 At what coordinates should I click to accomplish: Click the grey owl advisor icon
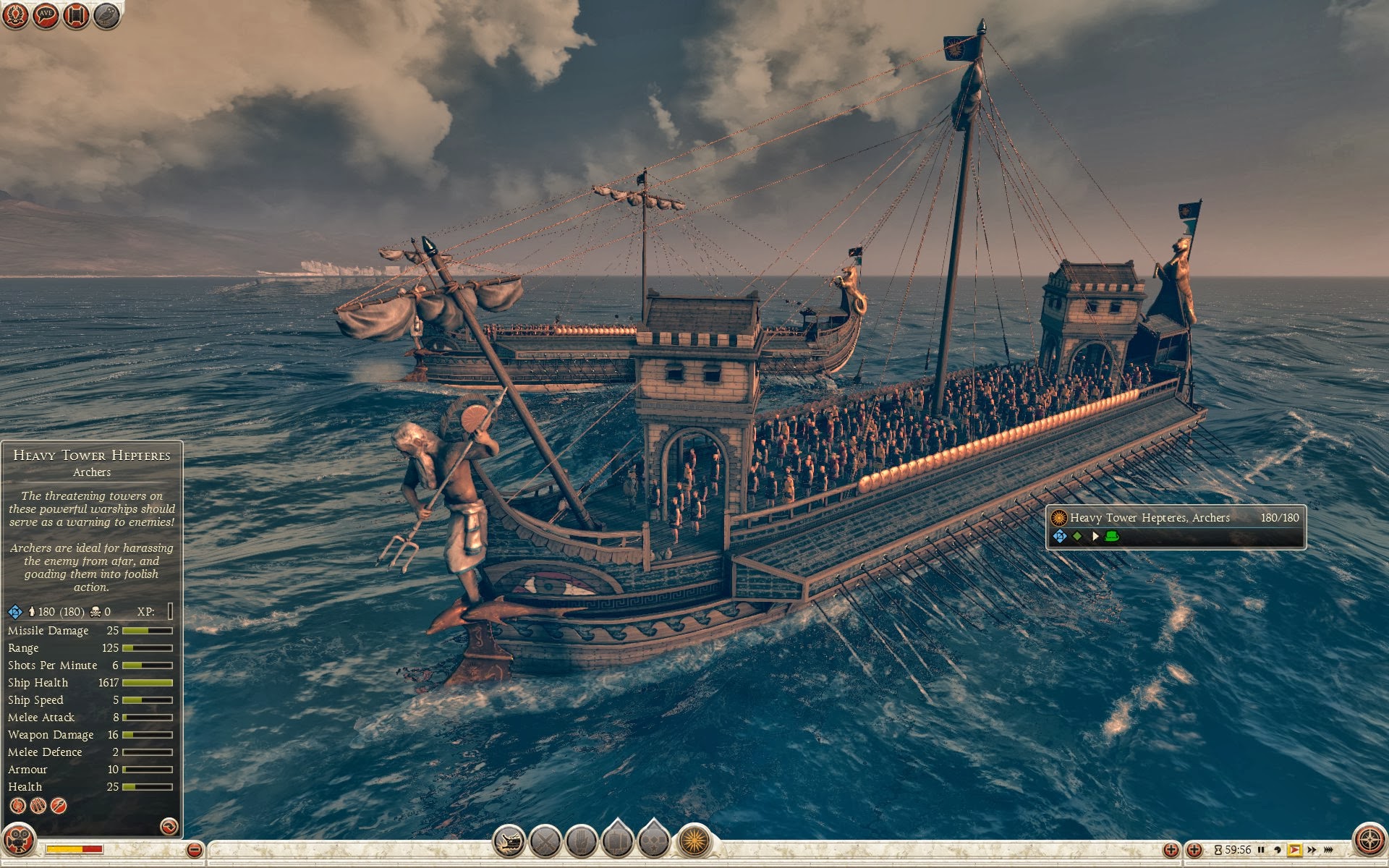[x=106, y=15]
